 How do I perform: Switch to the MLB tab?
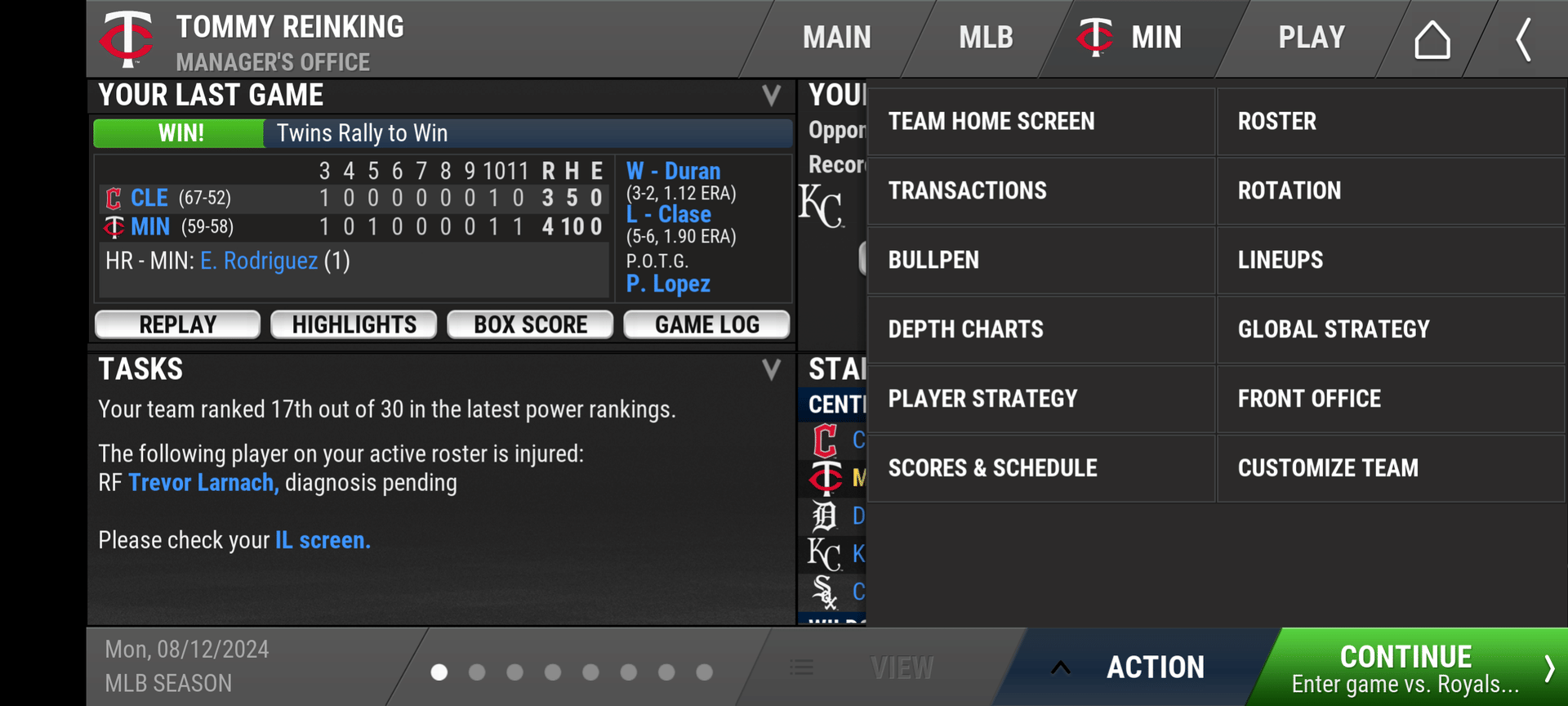click(986, 38)
